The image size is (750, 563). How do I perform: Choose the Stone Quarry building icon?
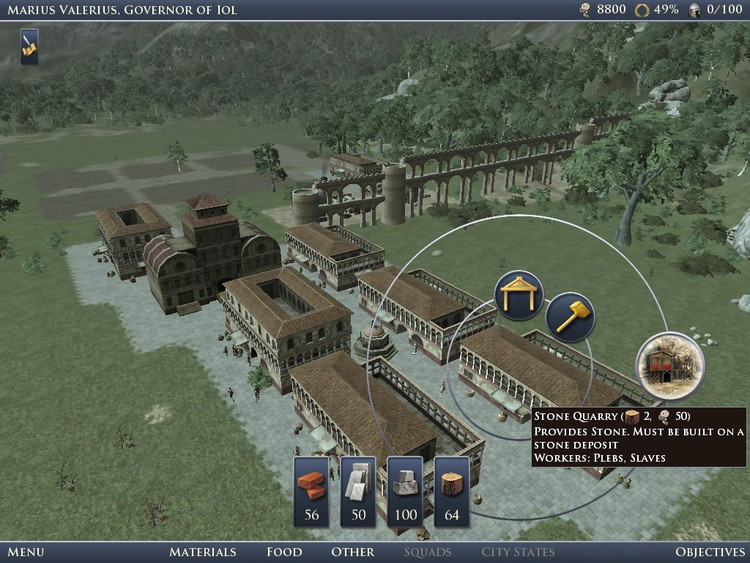pyautogui.click(x=671, y=365)
